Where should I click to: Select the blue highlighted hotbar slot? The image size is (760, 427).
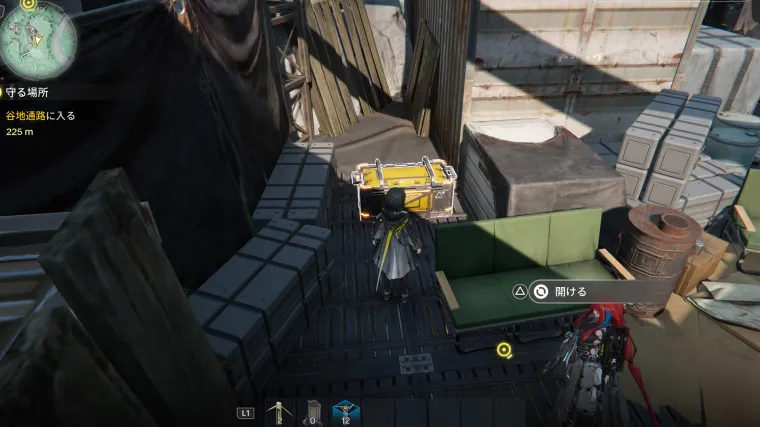[x=345, y=411]
